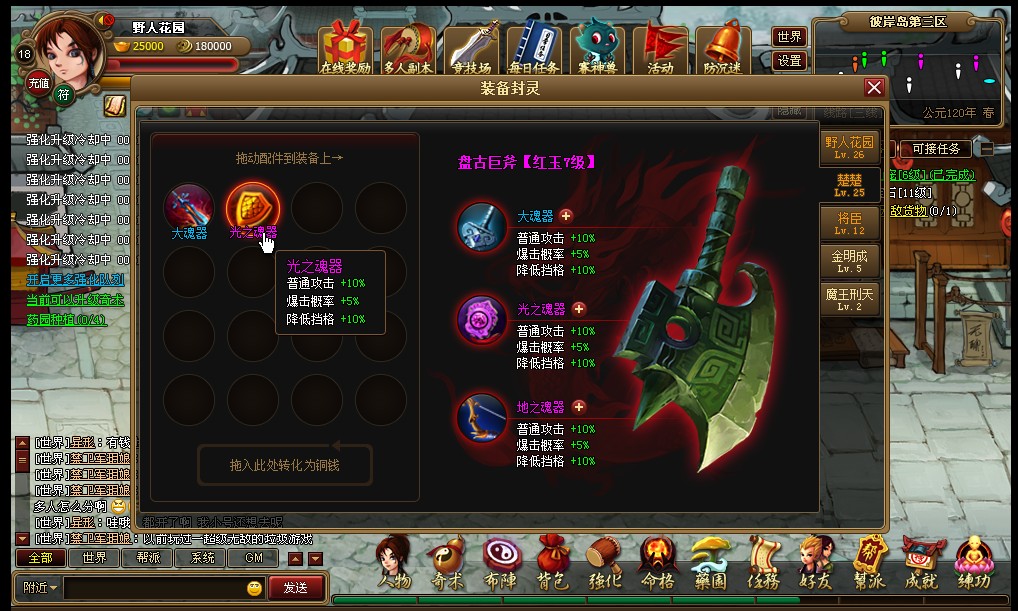This screenshot has height=611, width=1018.
Task: Open the 每日任务 daily quest book
Action: point(534,48)
